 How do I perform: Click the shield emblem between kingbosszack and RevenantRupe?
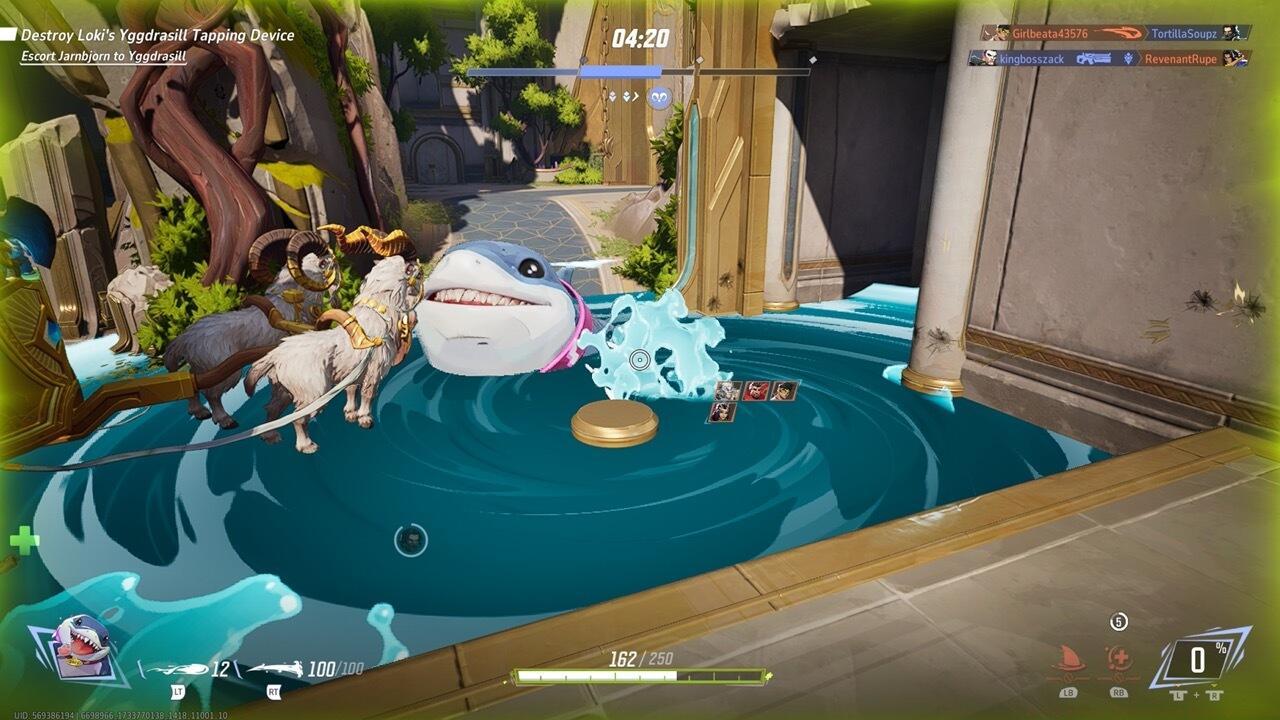pyautogui.click(x=1129, y=59)
